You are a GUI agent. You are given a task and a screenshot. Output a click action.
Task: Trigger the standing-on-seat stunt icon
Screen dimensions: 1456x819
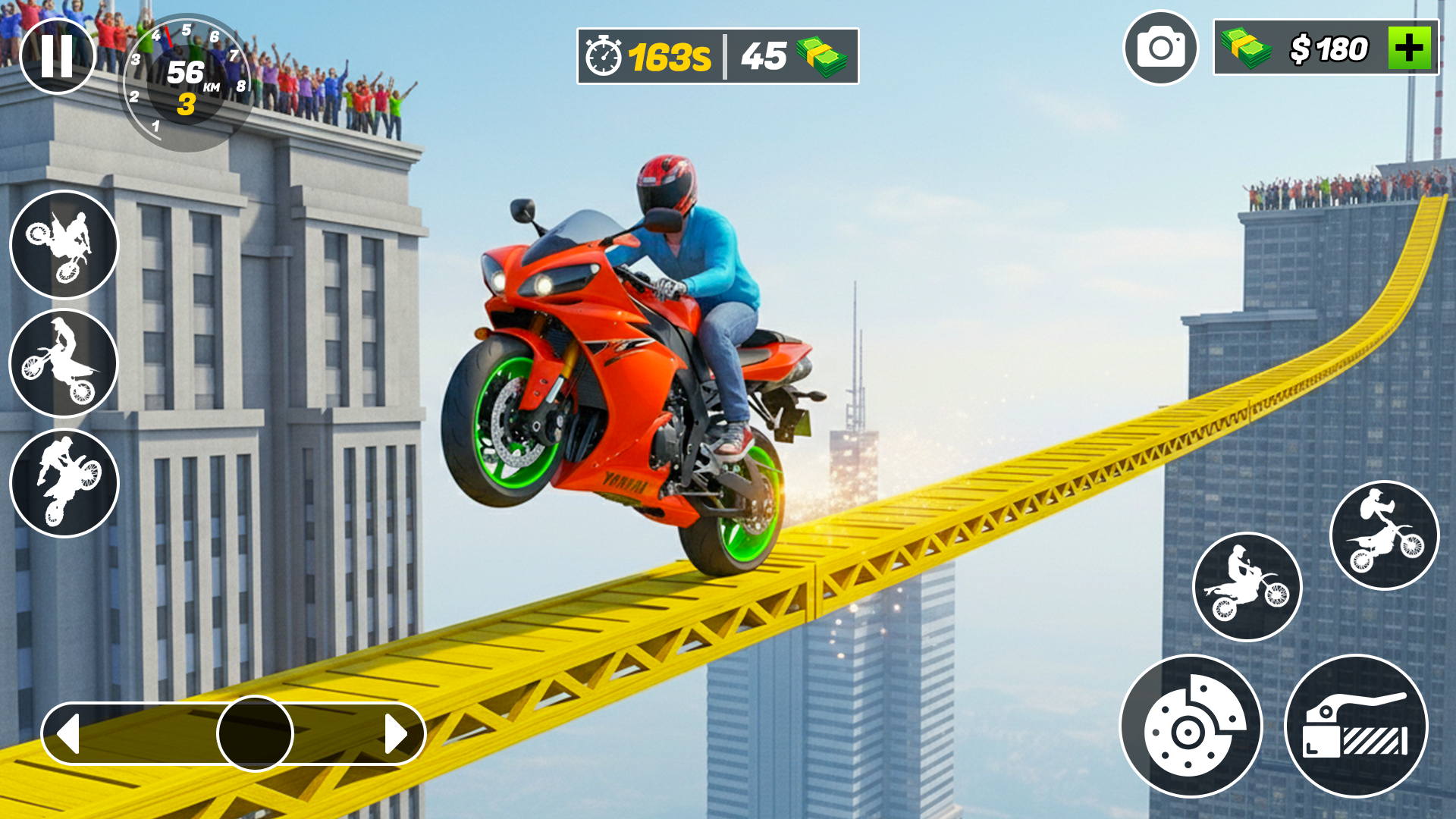[64, 362]
